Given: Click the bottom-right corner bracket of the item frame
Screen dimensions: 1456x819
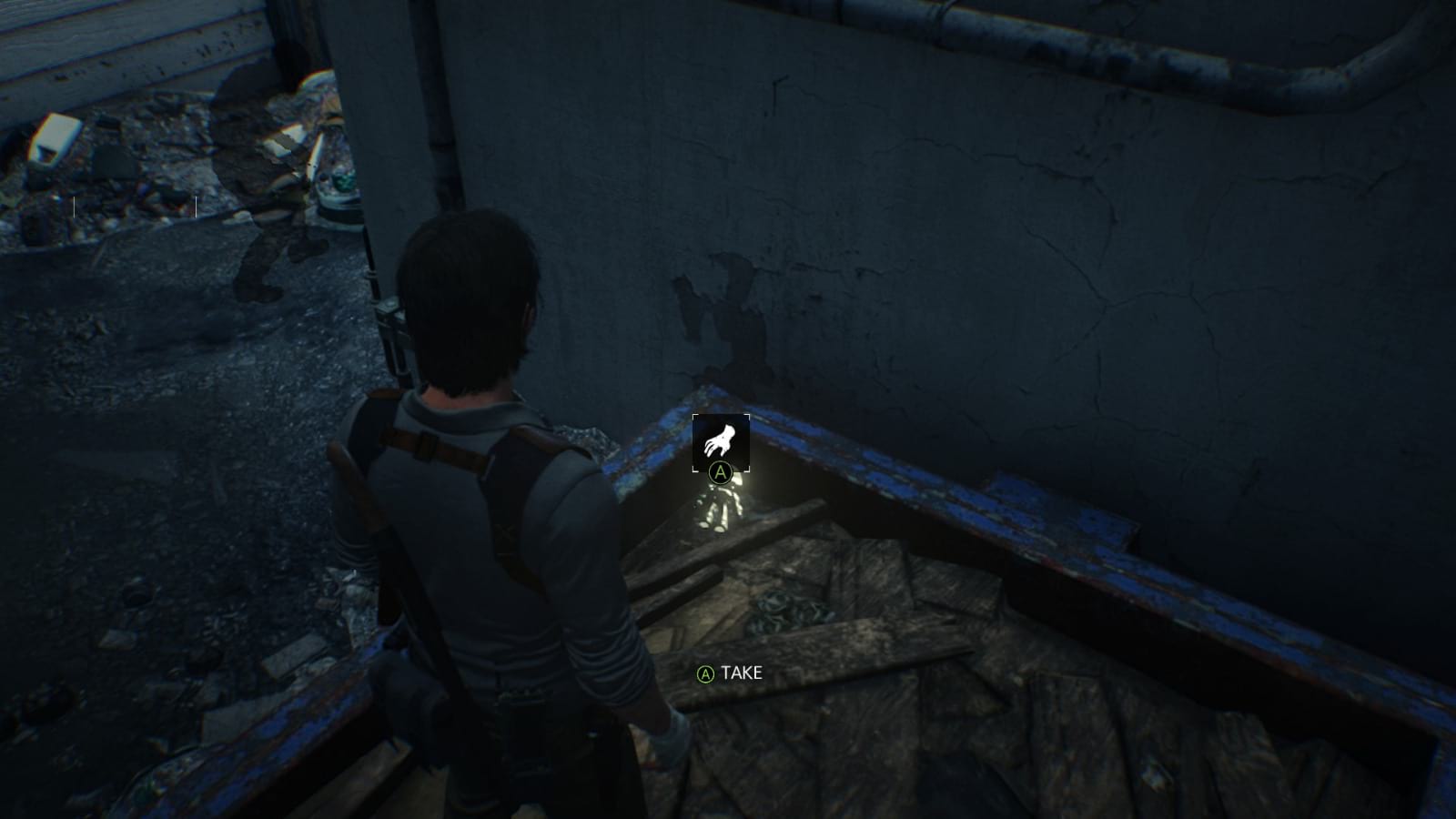Looking at the screenshot, I should click(x=746, y=469).
